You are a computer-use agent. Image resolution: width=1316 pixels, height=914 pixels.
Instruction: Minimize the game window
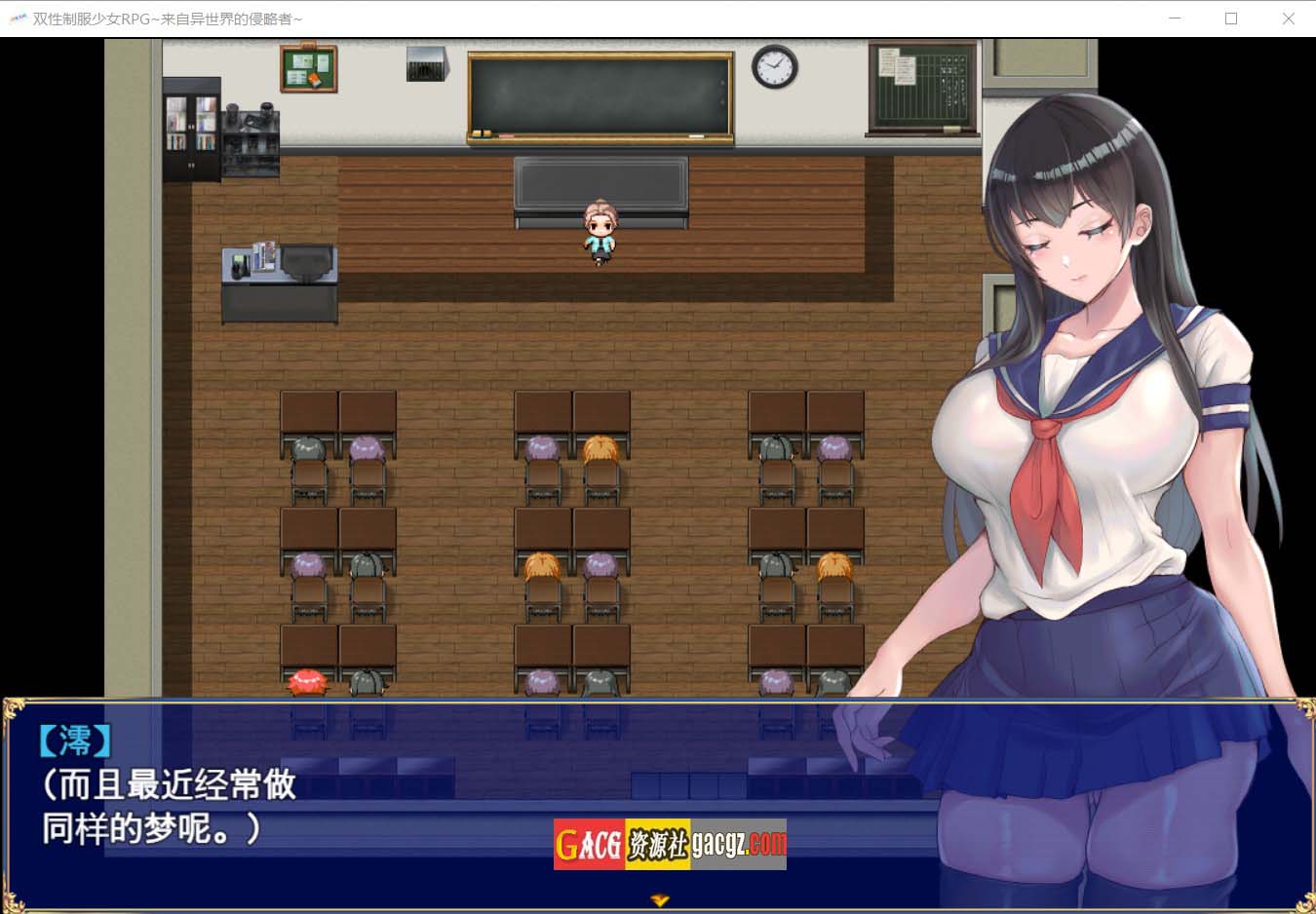click(x=1175, y=19)
